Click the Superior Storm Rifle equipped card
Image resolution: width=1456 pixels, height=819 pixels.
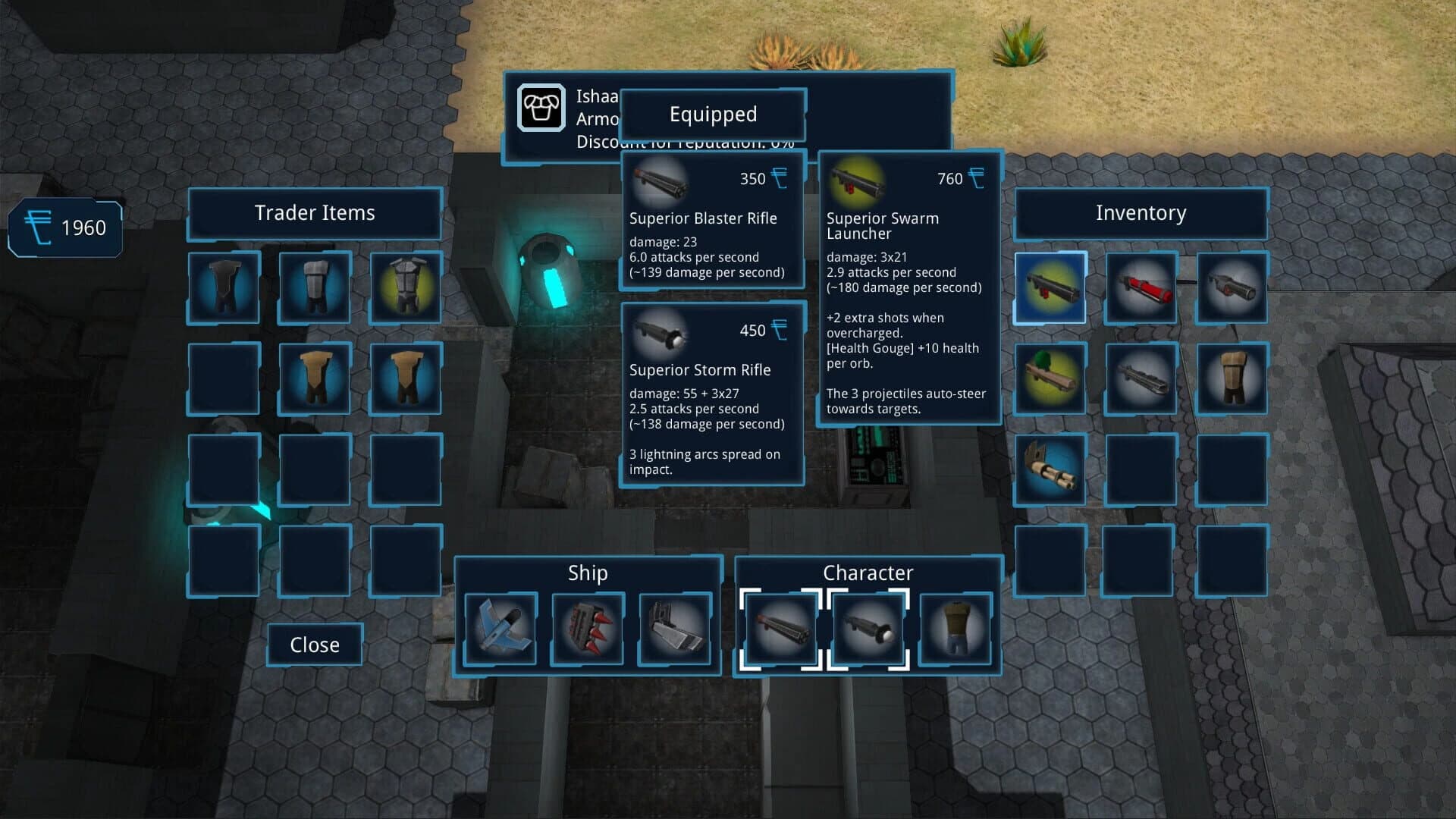[711, 394]
